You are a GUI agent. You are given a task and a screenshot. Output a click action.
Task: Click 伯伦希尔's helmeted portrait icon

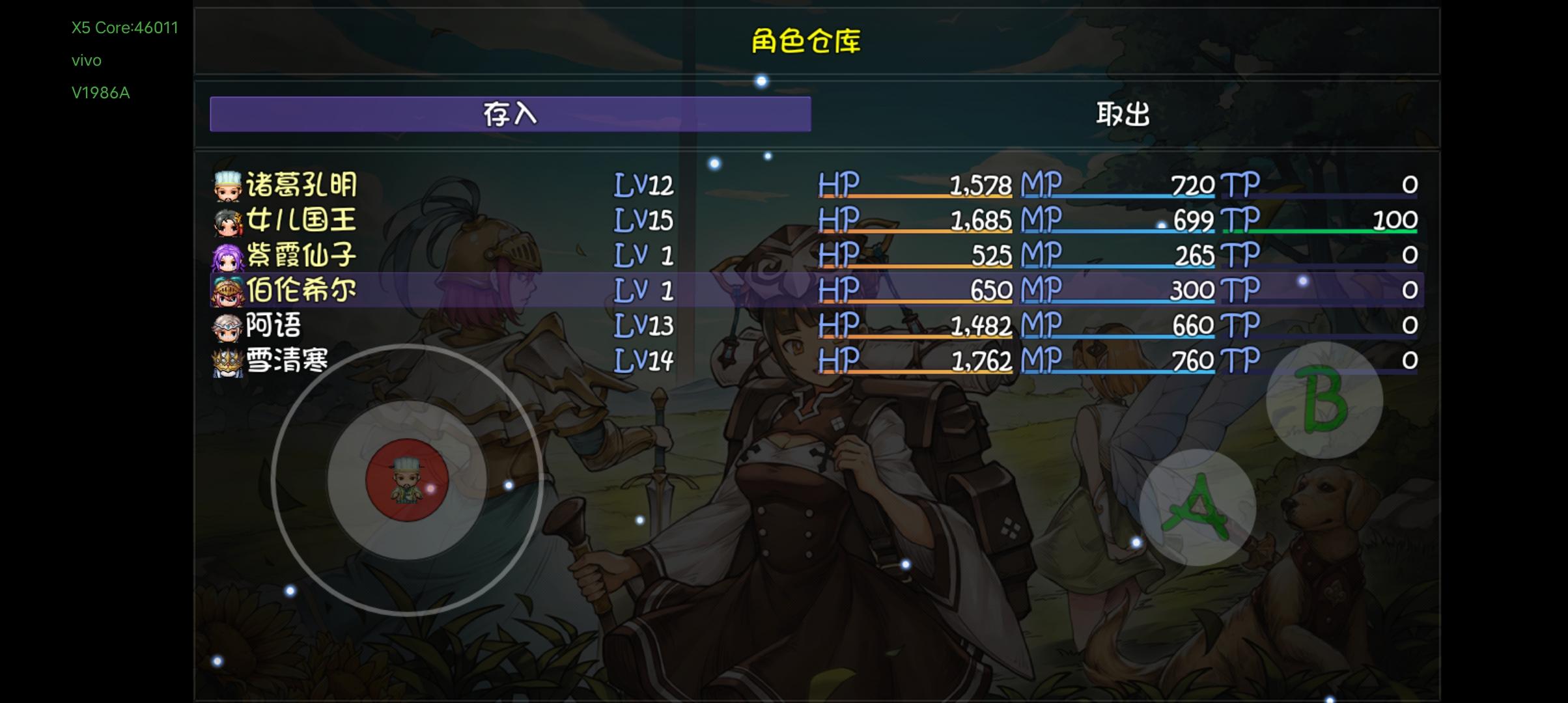[x=225, y=291]
